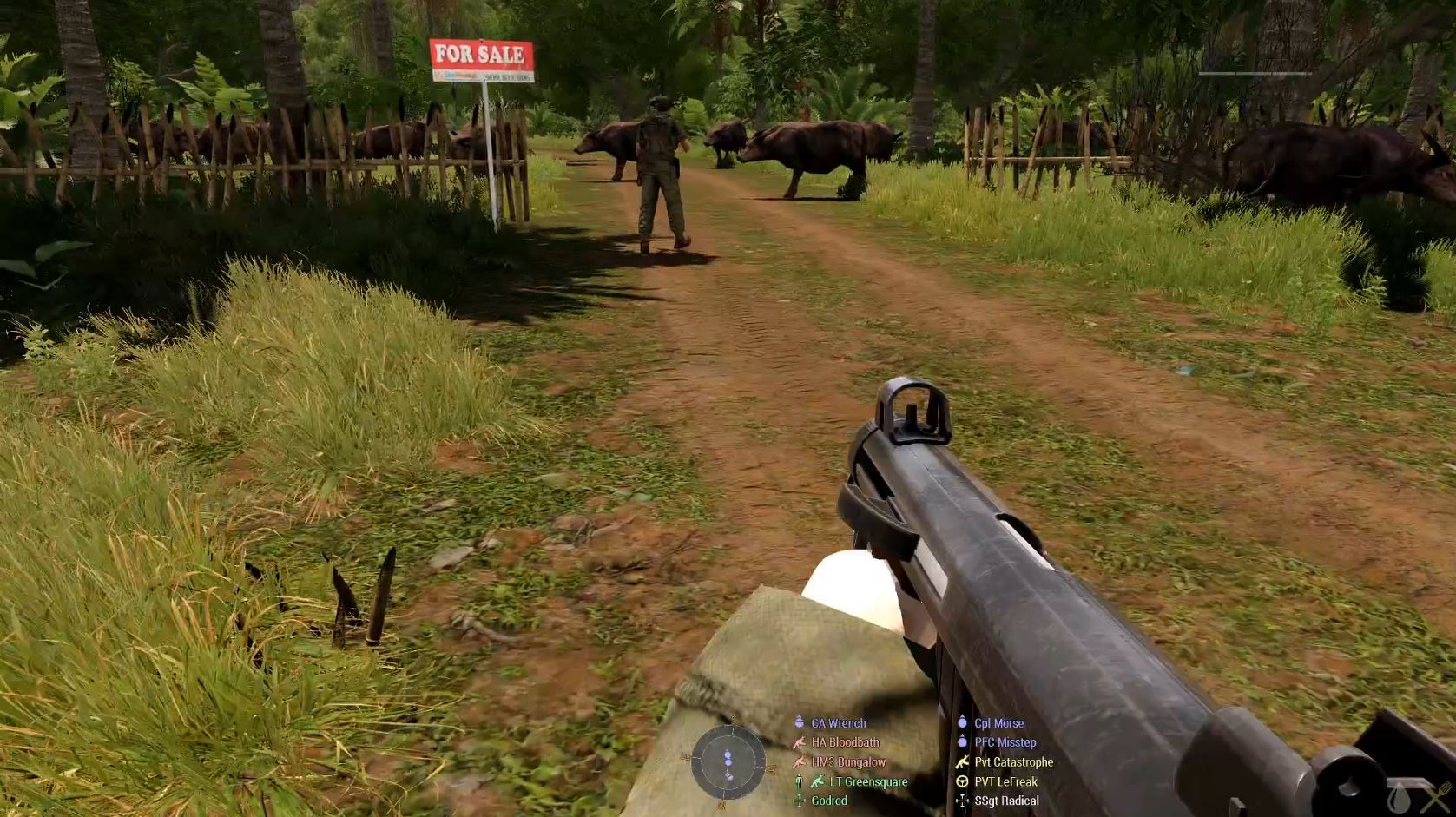The height and width of the screenshot is (817, 1456).
Task: Choose PFC Misstep from the roster
Action: (x=1005, y=742)
